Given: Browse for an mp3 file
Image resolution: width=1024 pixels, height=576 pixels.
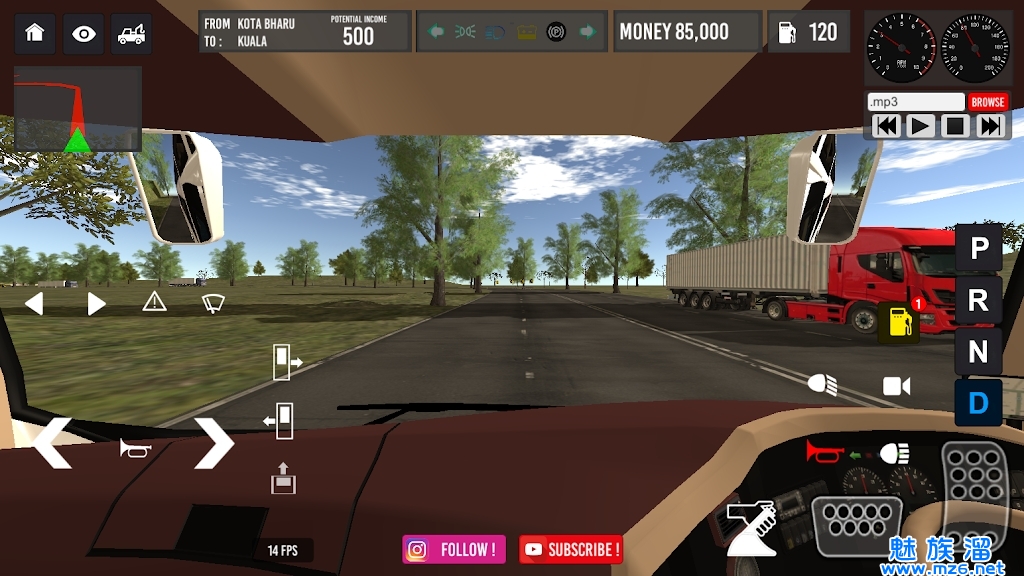Looking at the screenshot, I should pos(987,102).
